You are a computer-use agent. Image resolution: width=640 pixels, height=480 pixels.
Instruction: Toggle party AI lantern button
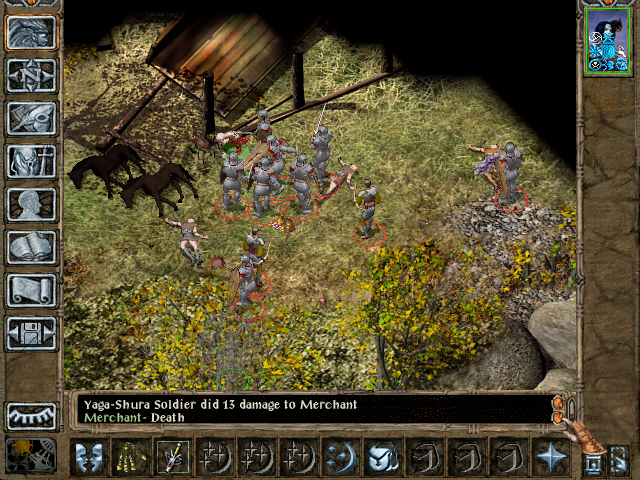coord(619,458)
